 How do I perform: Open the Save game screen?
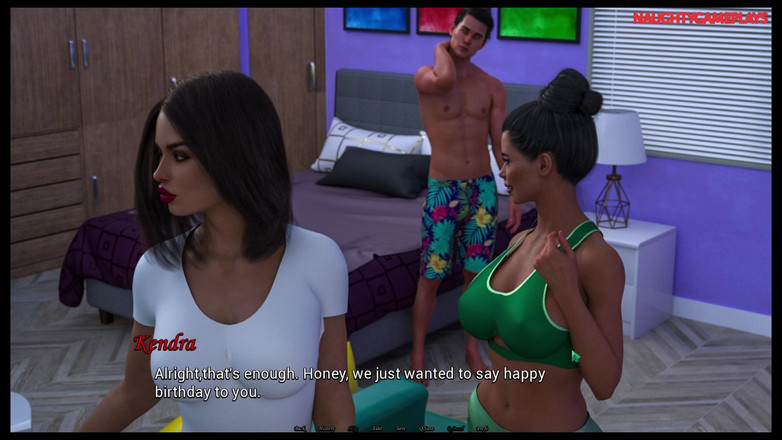[401, 429]
